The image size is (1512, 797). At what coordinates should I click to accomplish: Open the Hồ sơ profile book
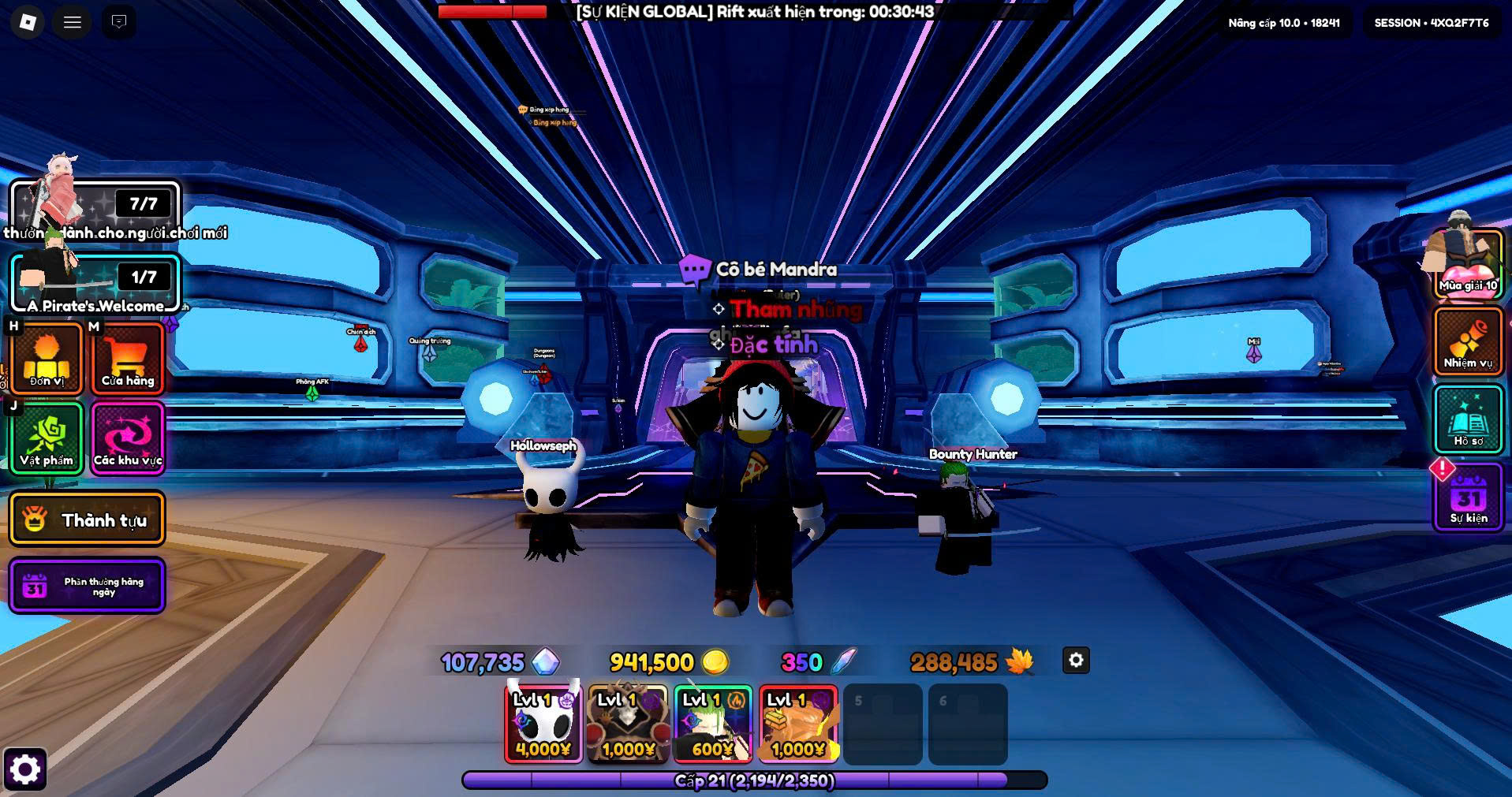[1468, 420]
